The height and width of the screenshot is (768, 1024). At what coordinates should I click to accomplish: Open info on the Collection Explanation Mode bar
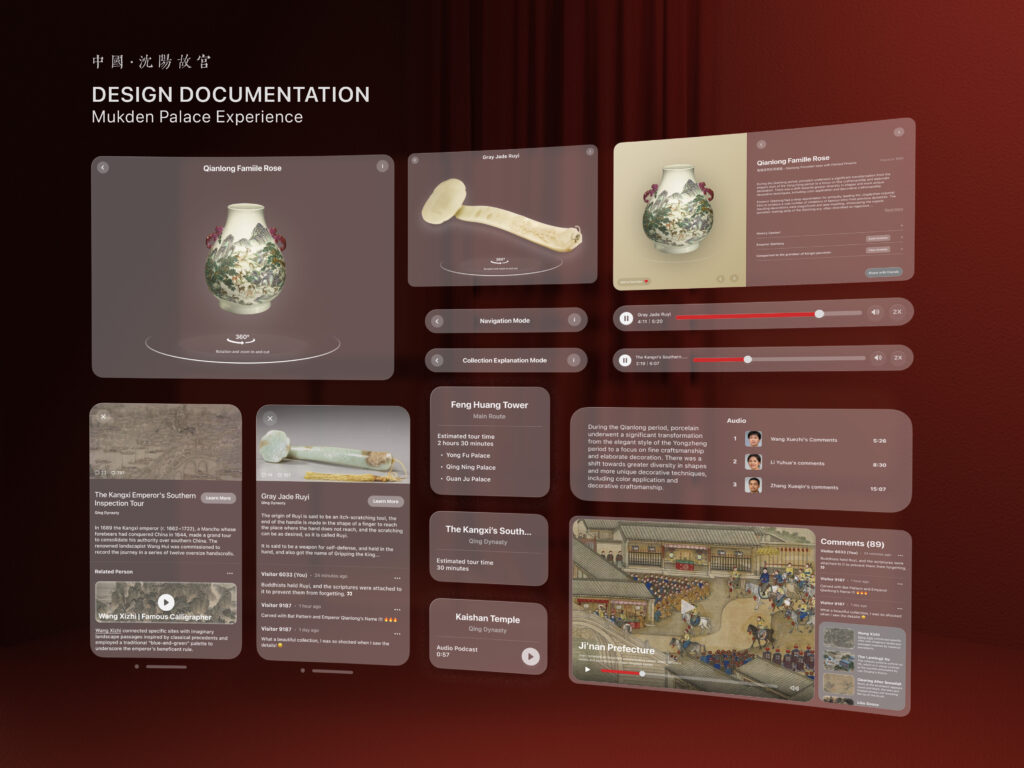point(574,360)
